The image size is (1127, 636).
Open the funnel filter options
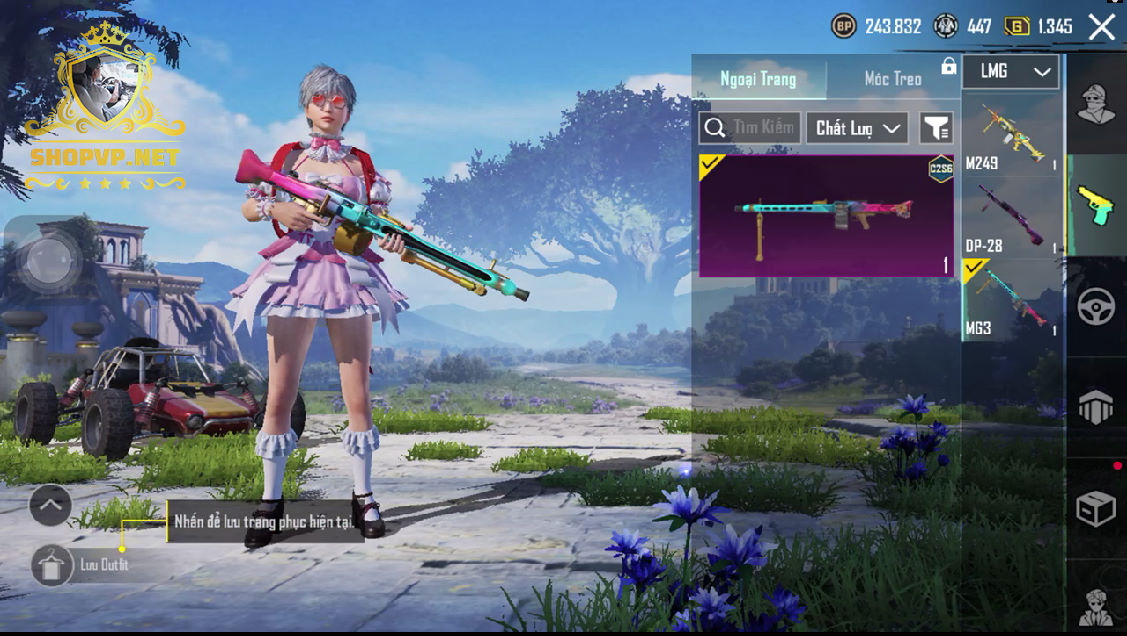click(936, 128)
